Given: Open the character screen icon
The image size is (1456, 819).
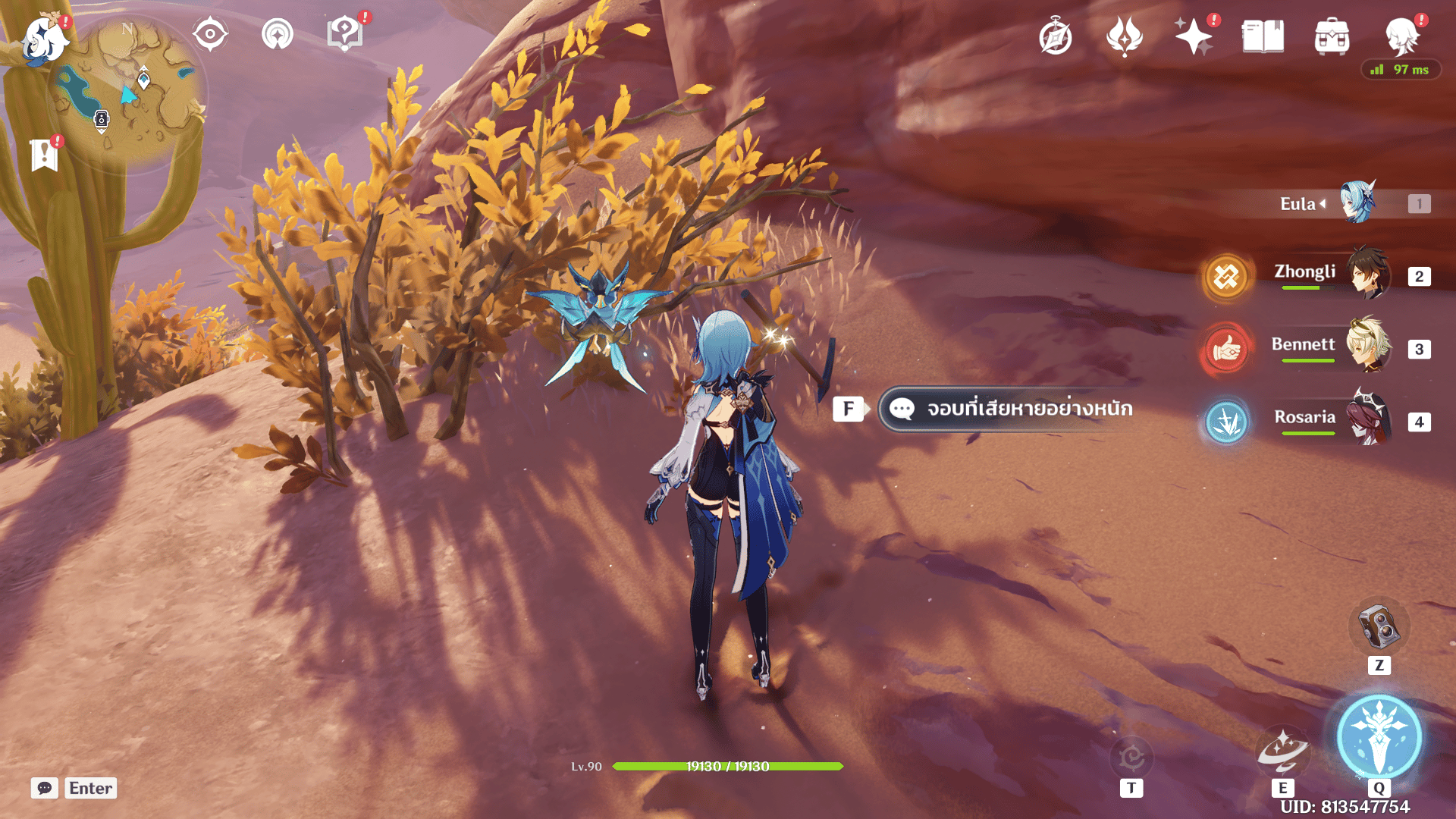Looking at the screenshot, I should [1401, 36].
